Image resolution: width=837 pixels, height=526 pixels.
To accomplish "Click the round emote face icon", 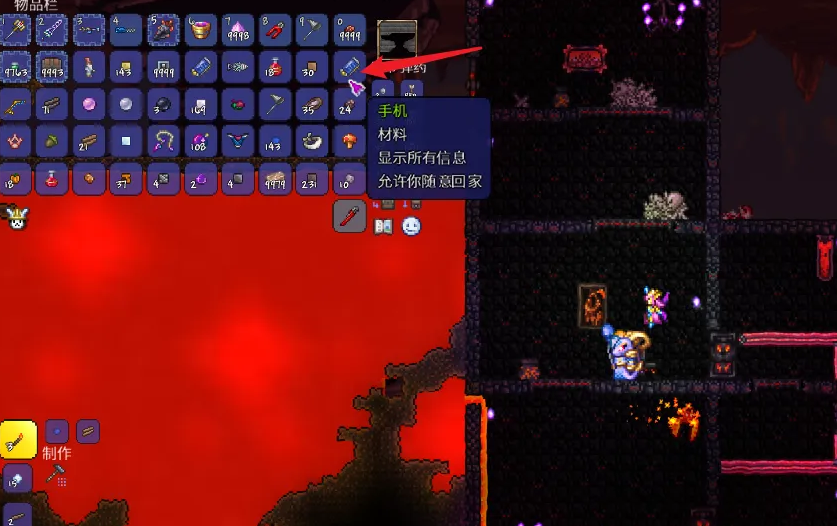I will [411, 227].
